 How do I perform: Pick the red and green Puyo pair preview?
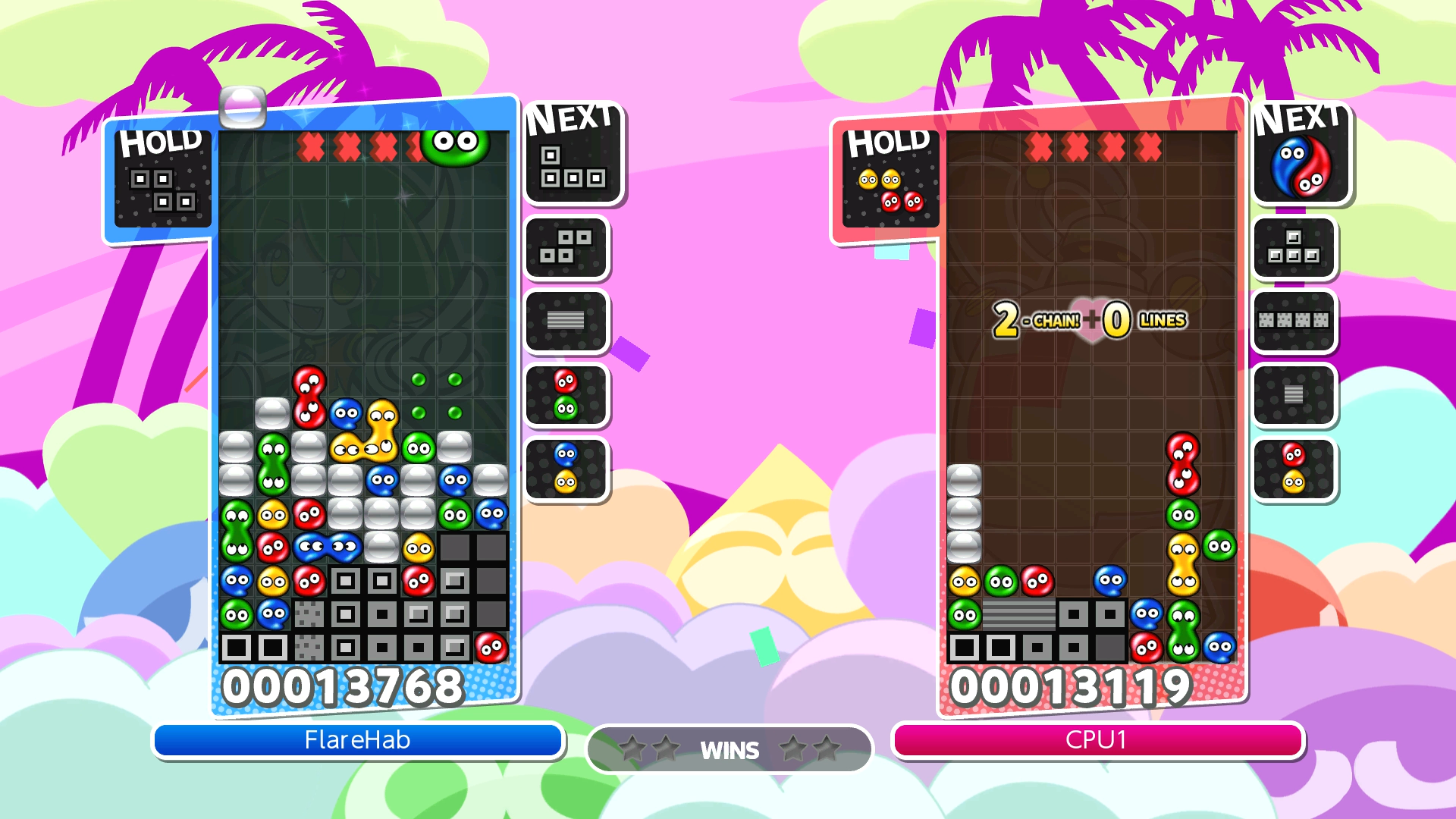click(x=566, y=395)
